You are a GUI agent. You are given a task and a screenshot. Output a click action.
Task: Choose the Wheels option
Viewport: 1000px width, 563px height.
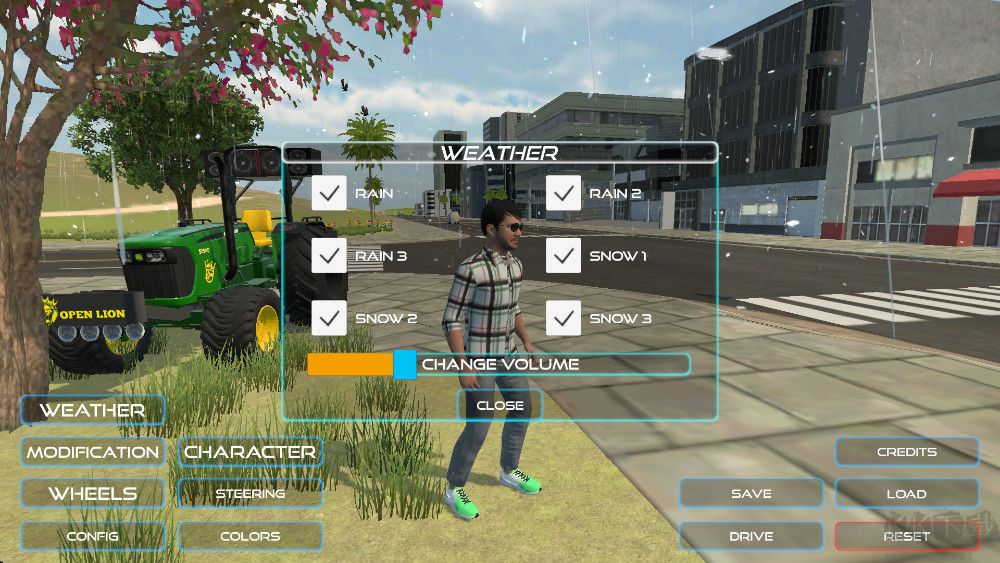pos(92,494)
